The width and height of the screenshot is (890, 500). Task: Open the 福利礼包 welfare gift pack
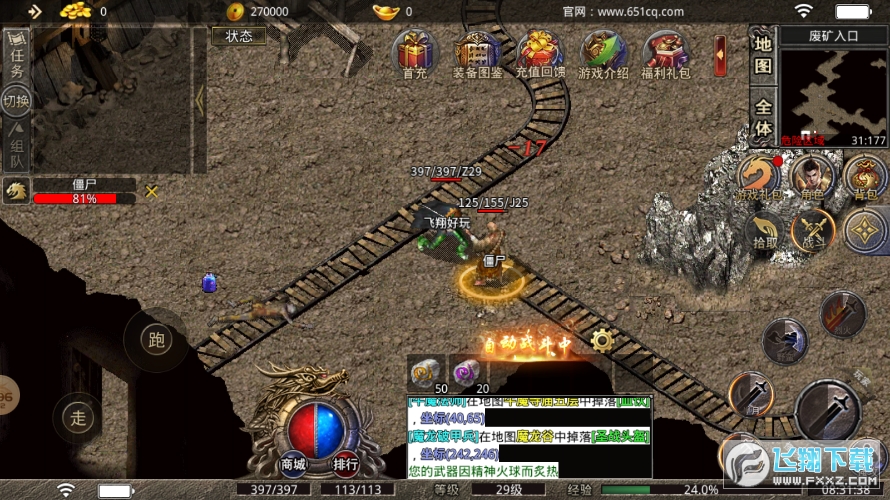click(x=666, y=55)
